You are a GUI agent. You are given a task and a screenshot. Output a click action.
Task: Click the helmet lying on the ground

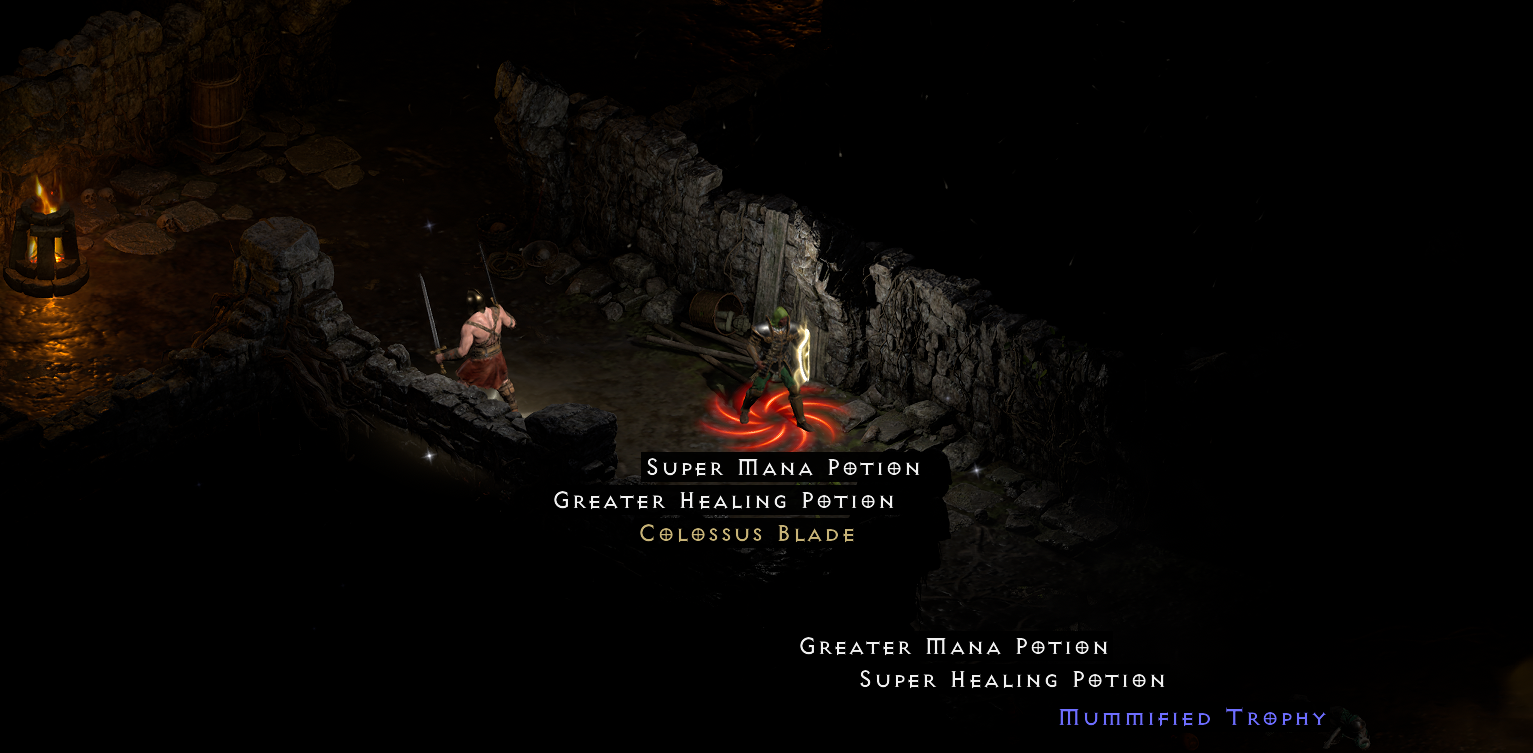coord(541,252)
